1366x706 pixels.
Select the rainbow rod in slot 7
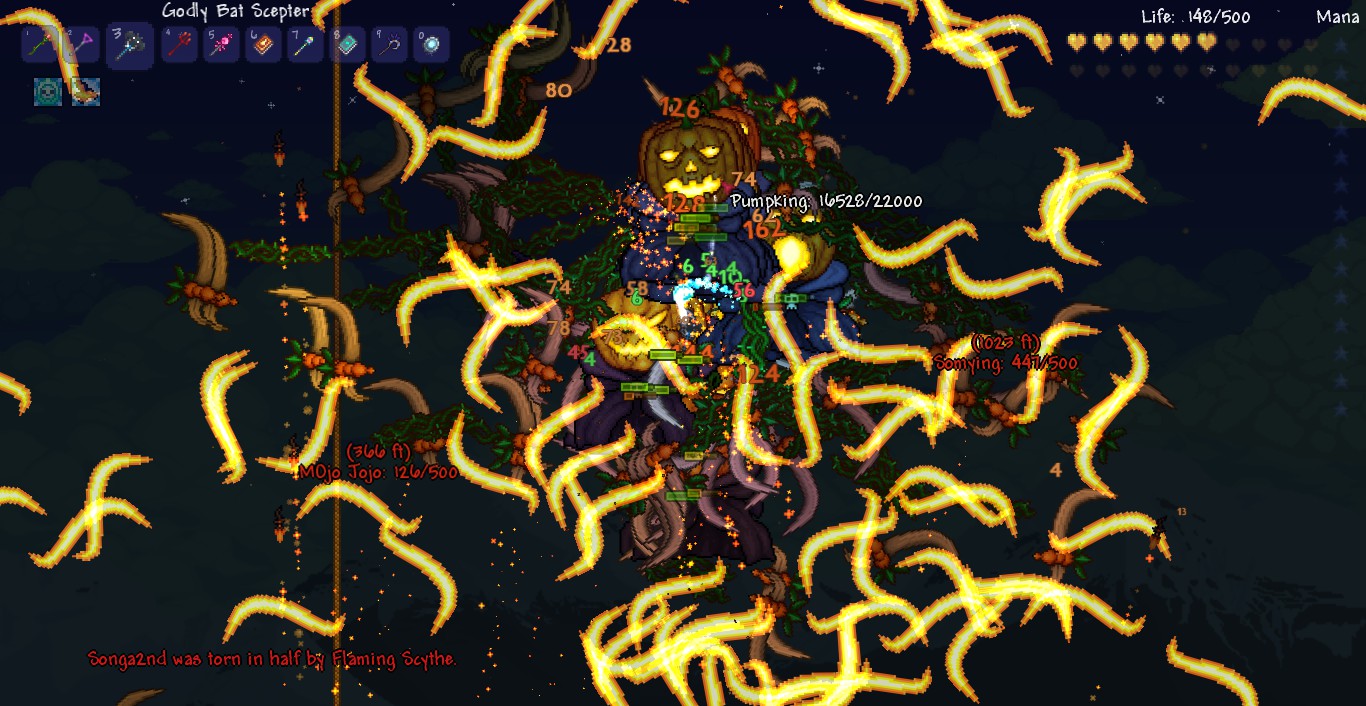(305, 45)
